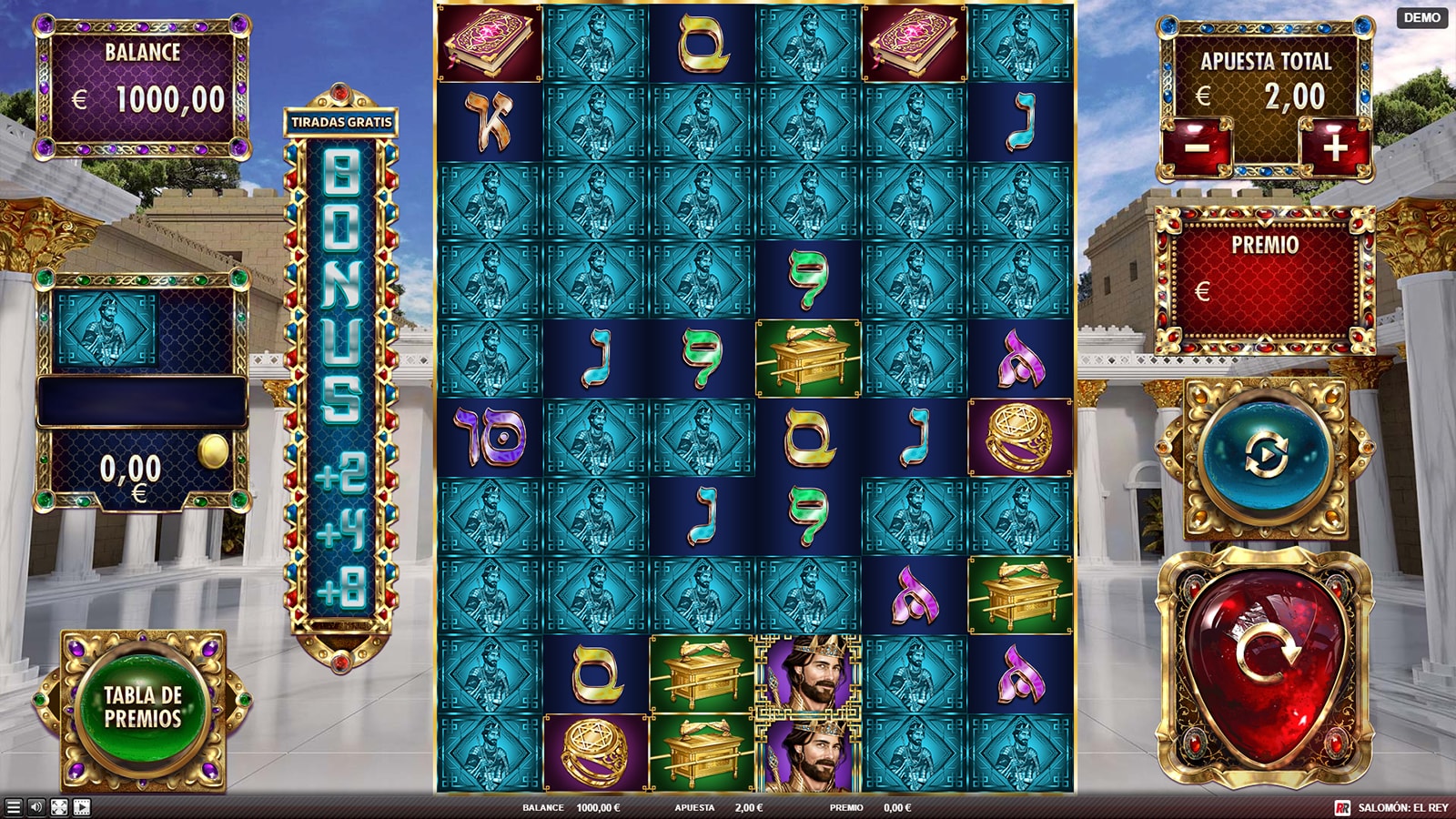Open the hamburger menu in the bottom bar

[13, 807]
